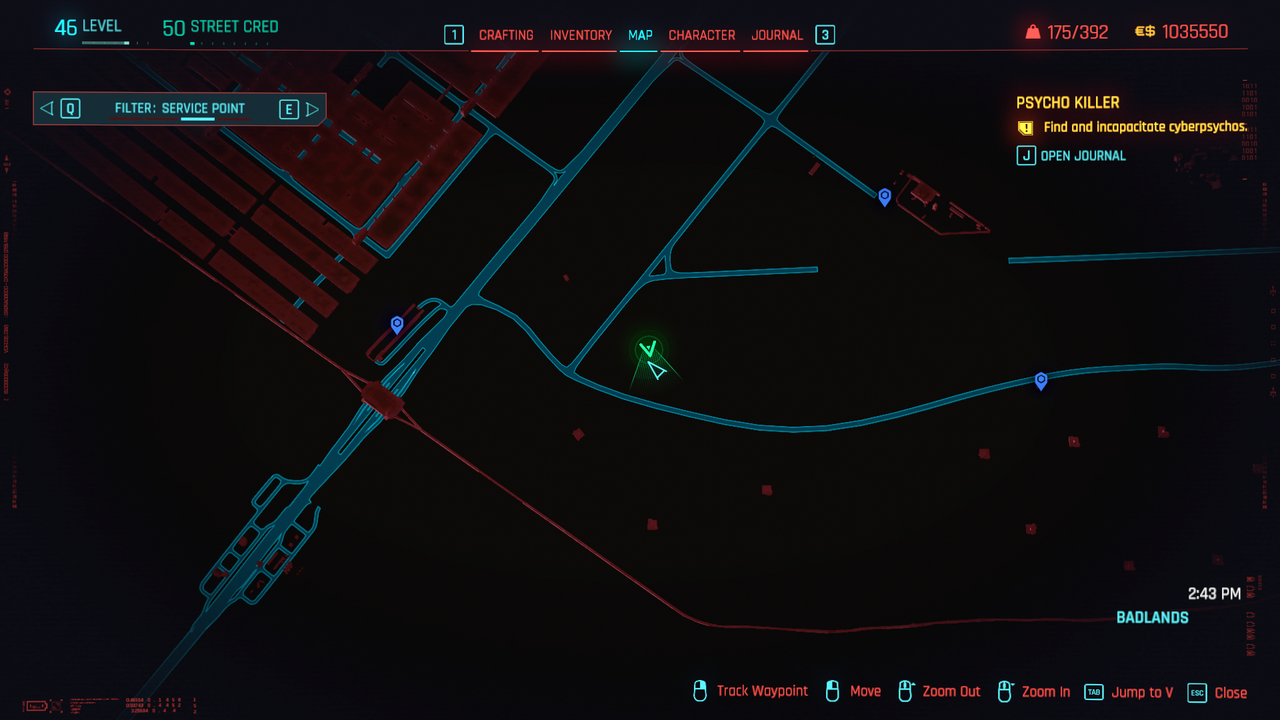Select the green quest objective marker

[649, 349]
